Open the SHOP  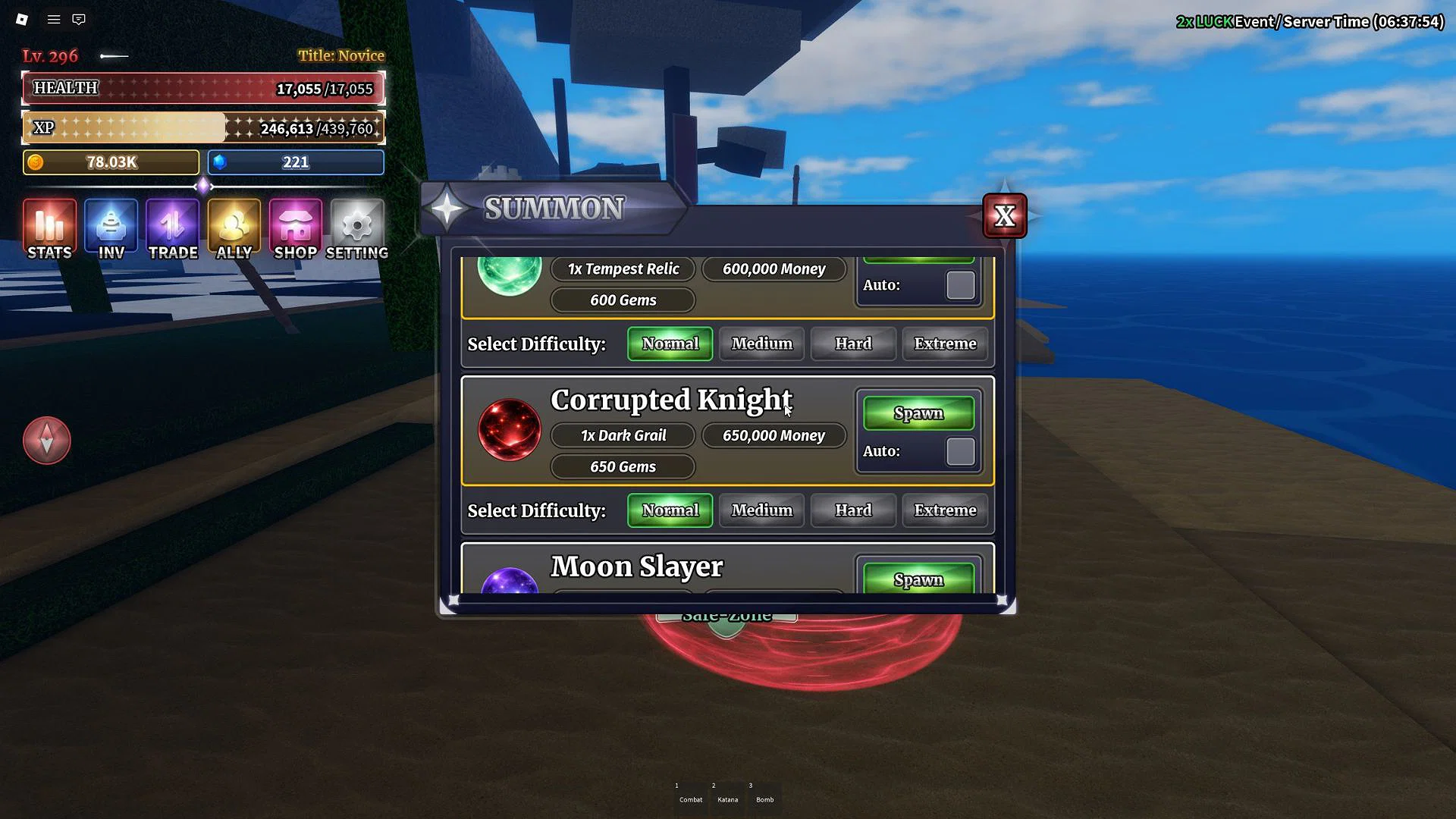(x=295, y=229)
